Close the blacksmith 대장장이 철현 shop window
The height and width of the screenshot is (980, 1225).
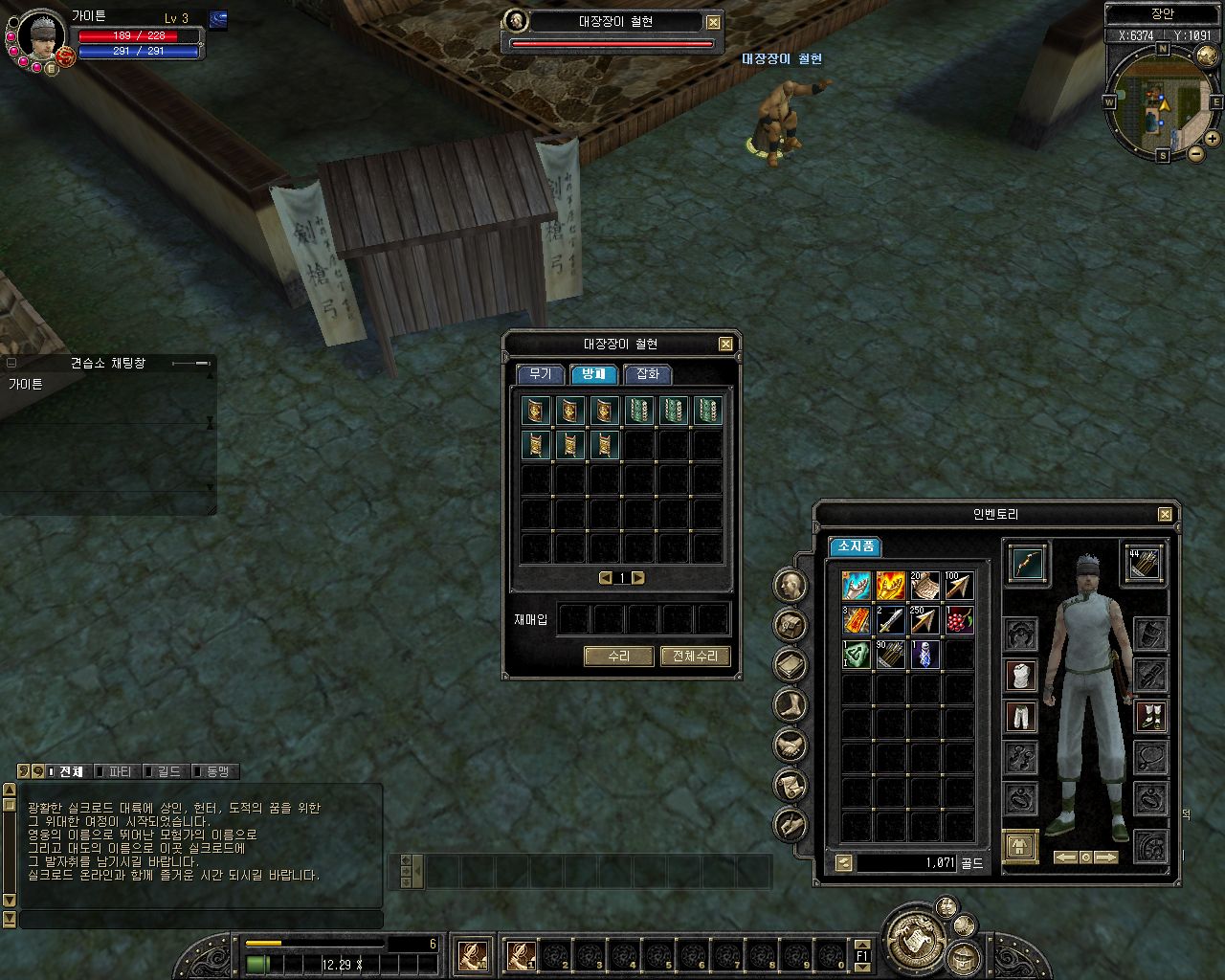click(725, 345)
